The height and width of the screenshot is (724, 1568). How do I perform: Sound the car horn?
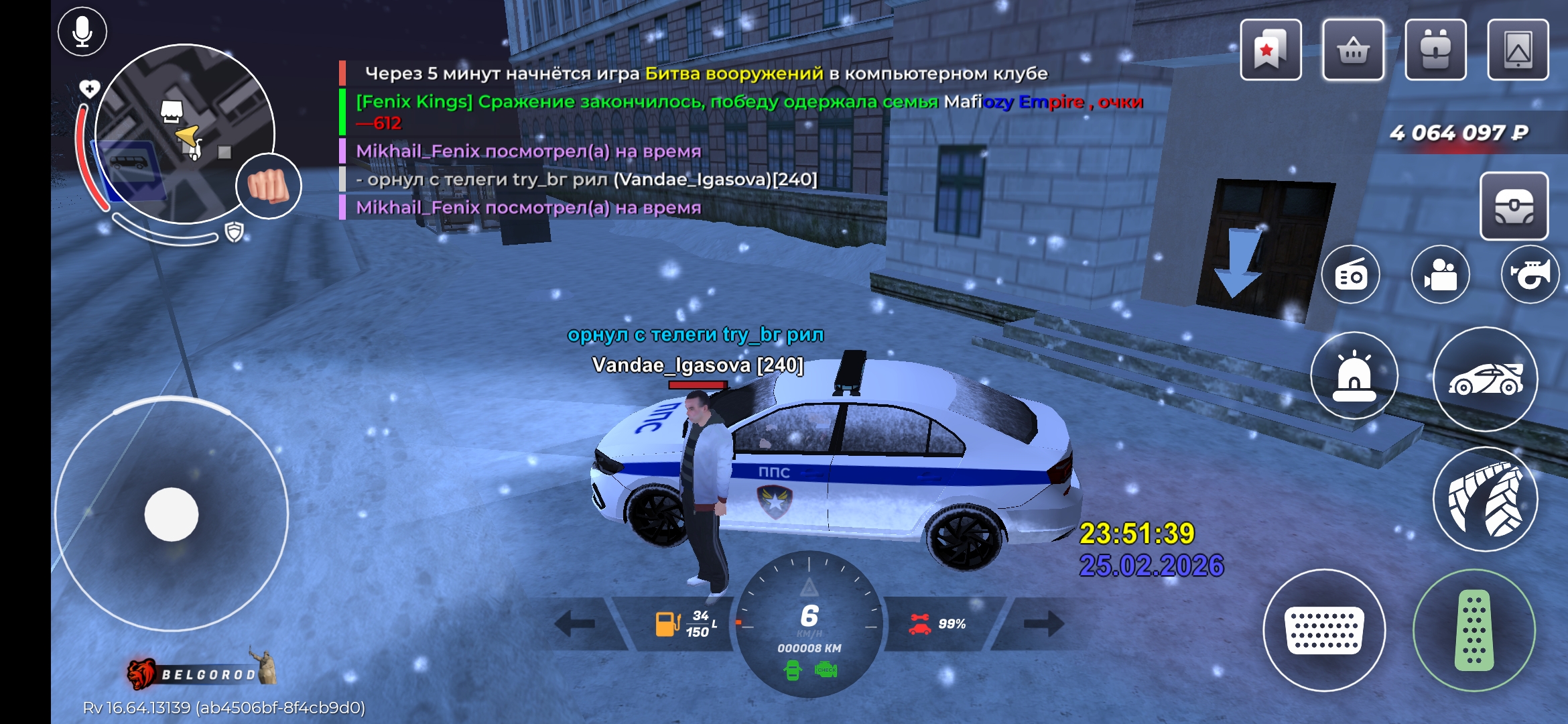pos(1530,275)
